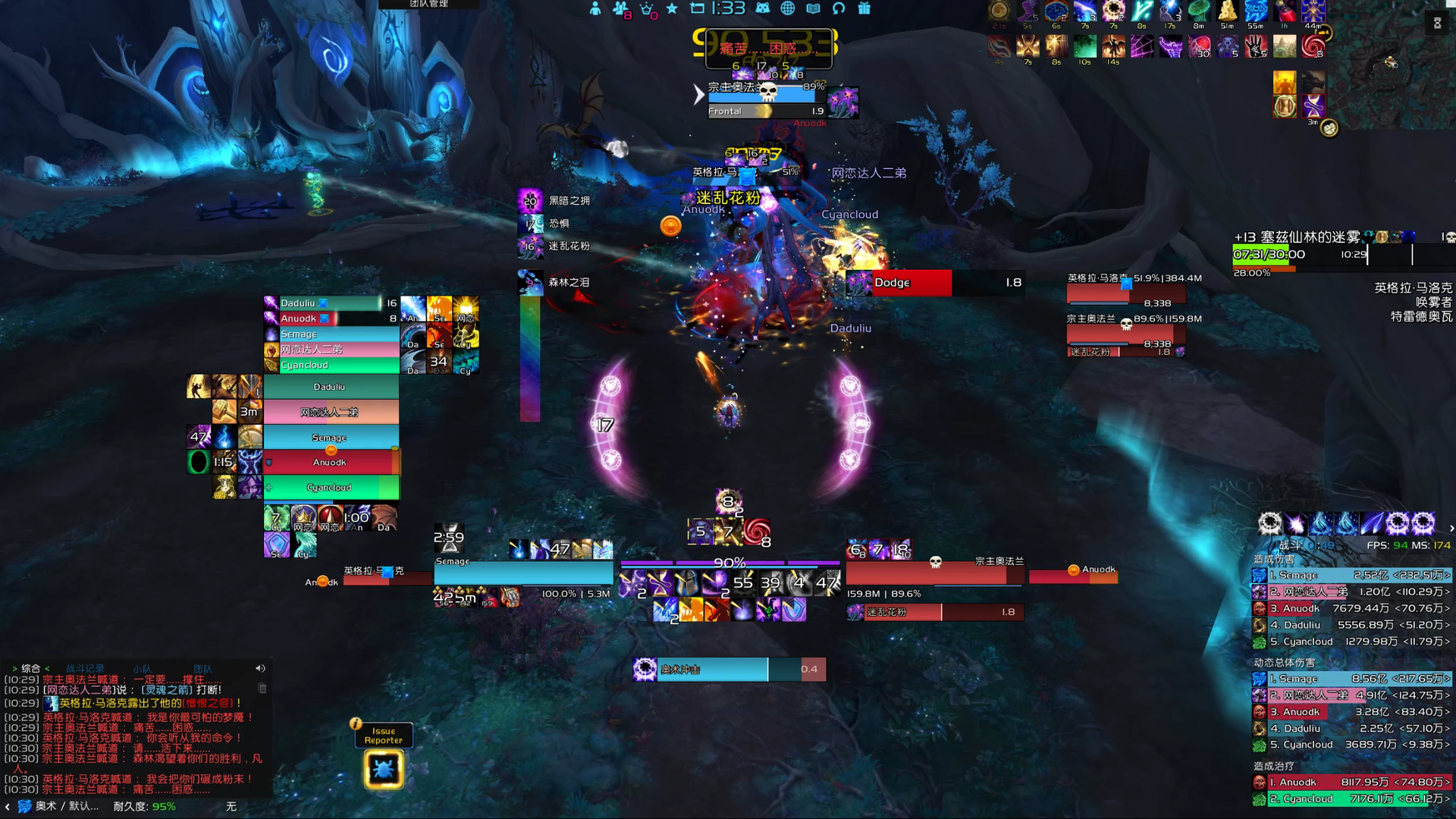Switch to the 小队 chat tab
Viewport: 1456px width, 819px height.
pyautogui.click(x=142, y=668)
